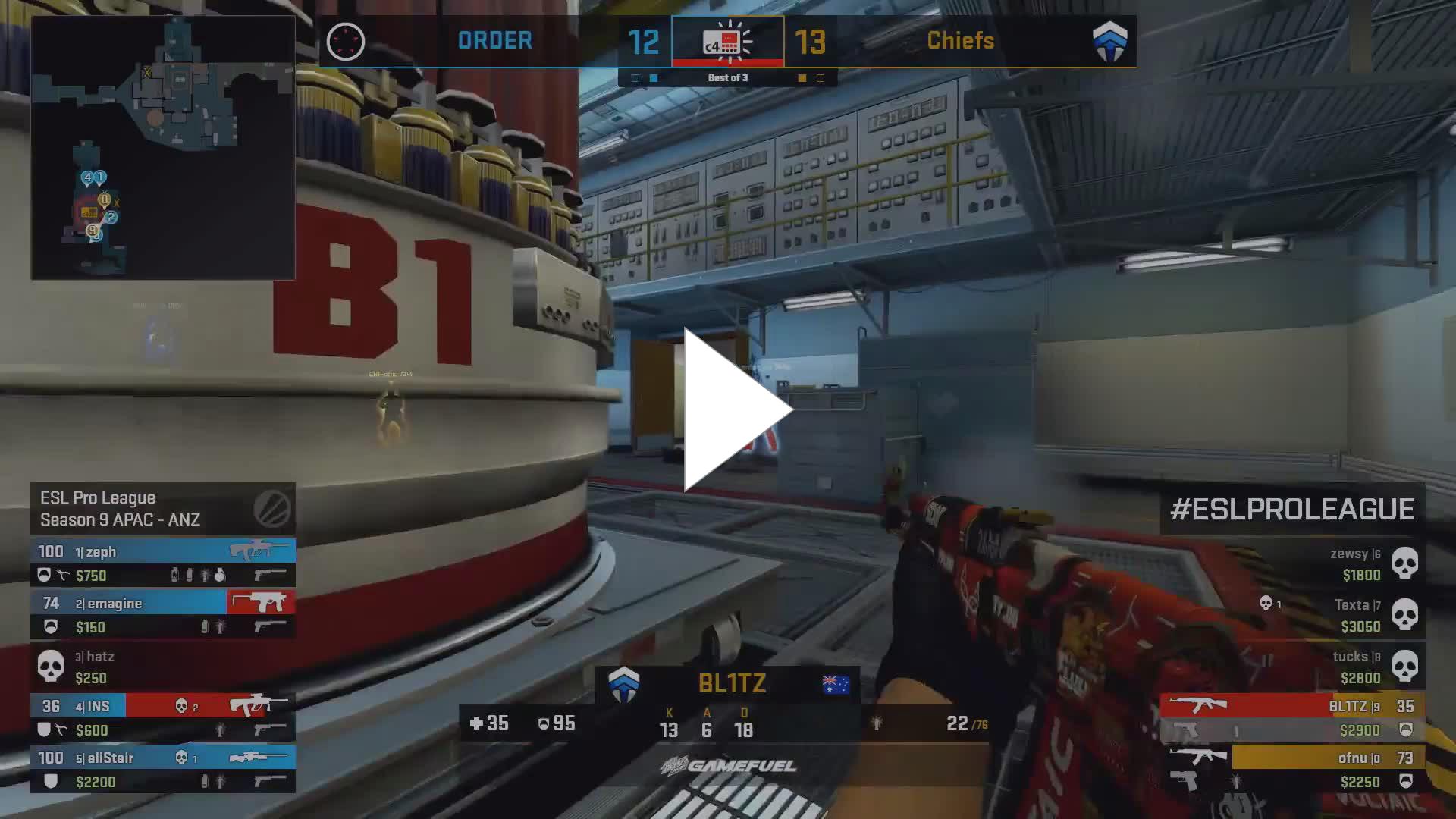
Task: Select the dead player hatz row
Action: tap(163, 666)
